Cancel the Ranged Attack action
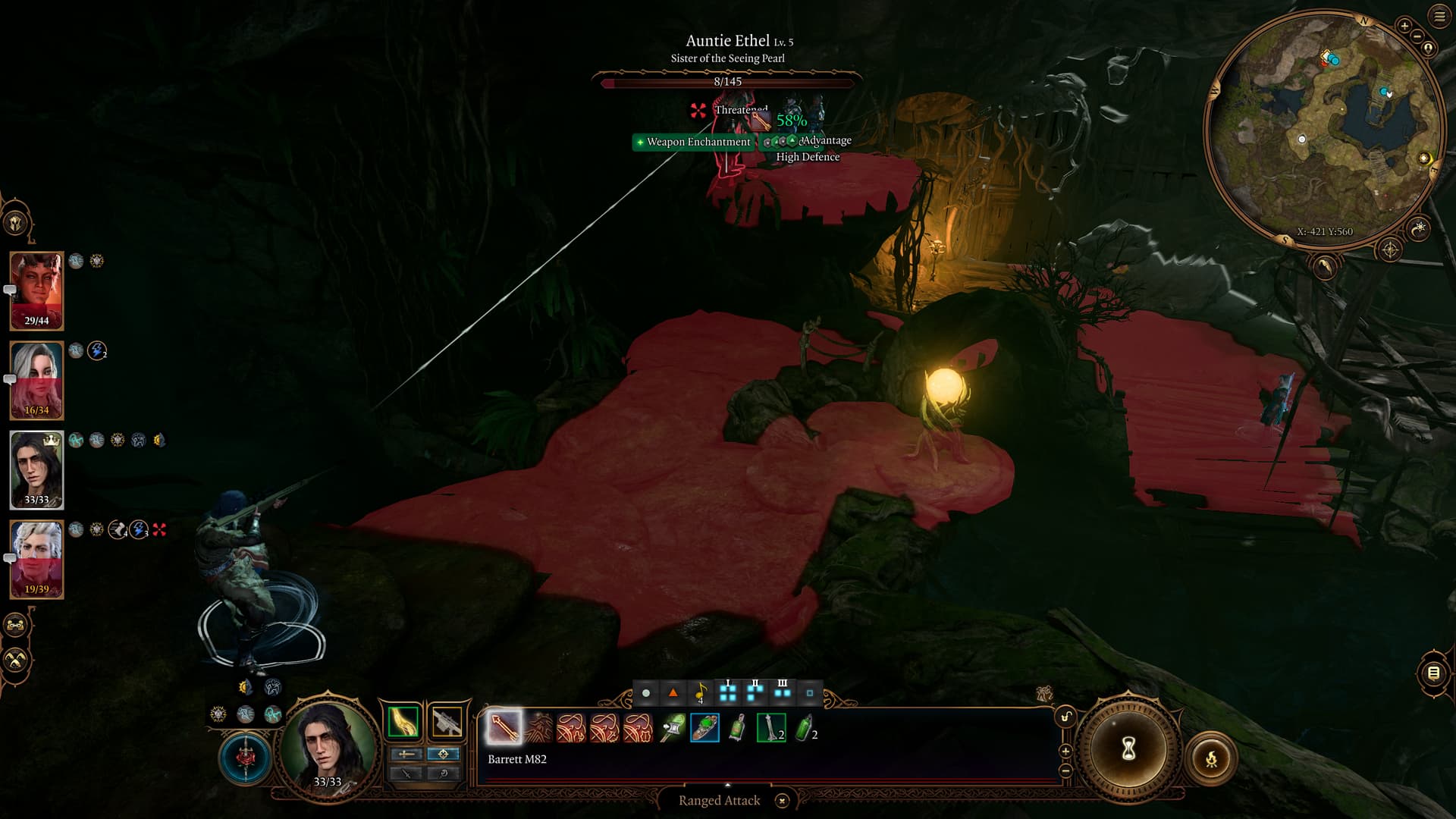Image resolution: width=1456 pixels, height=819 pixels. pyautogui.click(x=782, y=801)
